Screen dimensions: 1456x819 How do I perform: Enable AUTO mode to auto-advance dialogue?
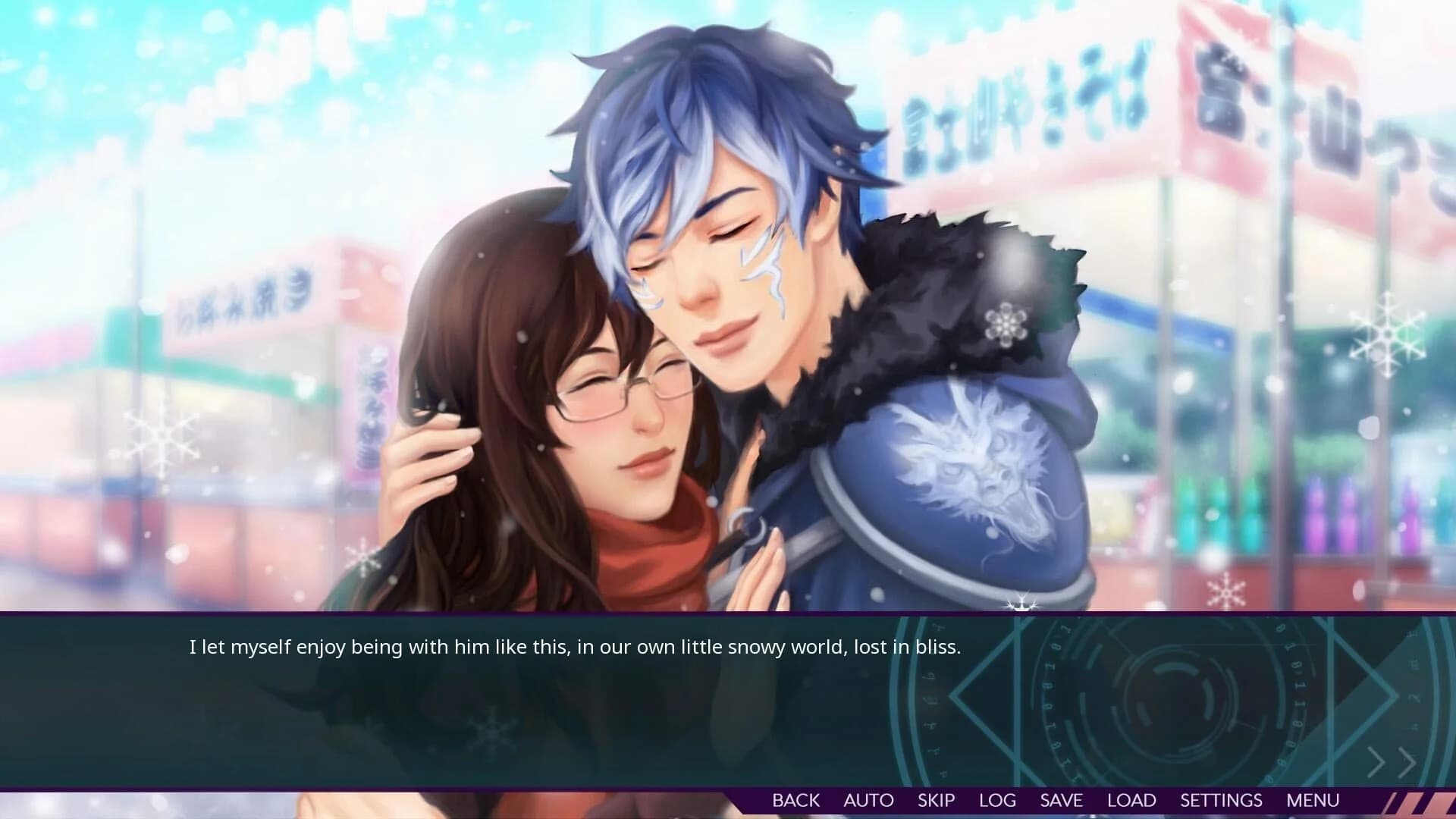pos(868,800)
